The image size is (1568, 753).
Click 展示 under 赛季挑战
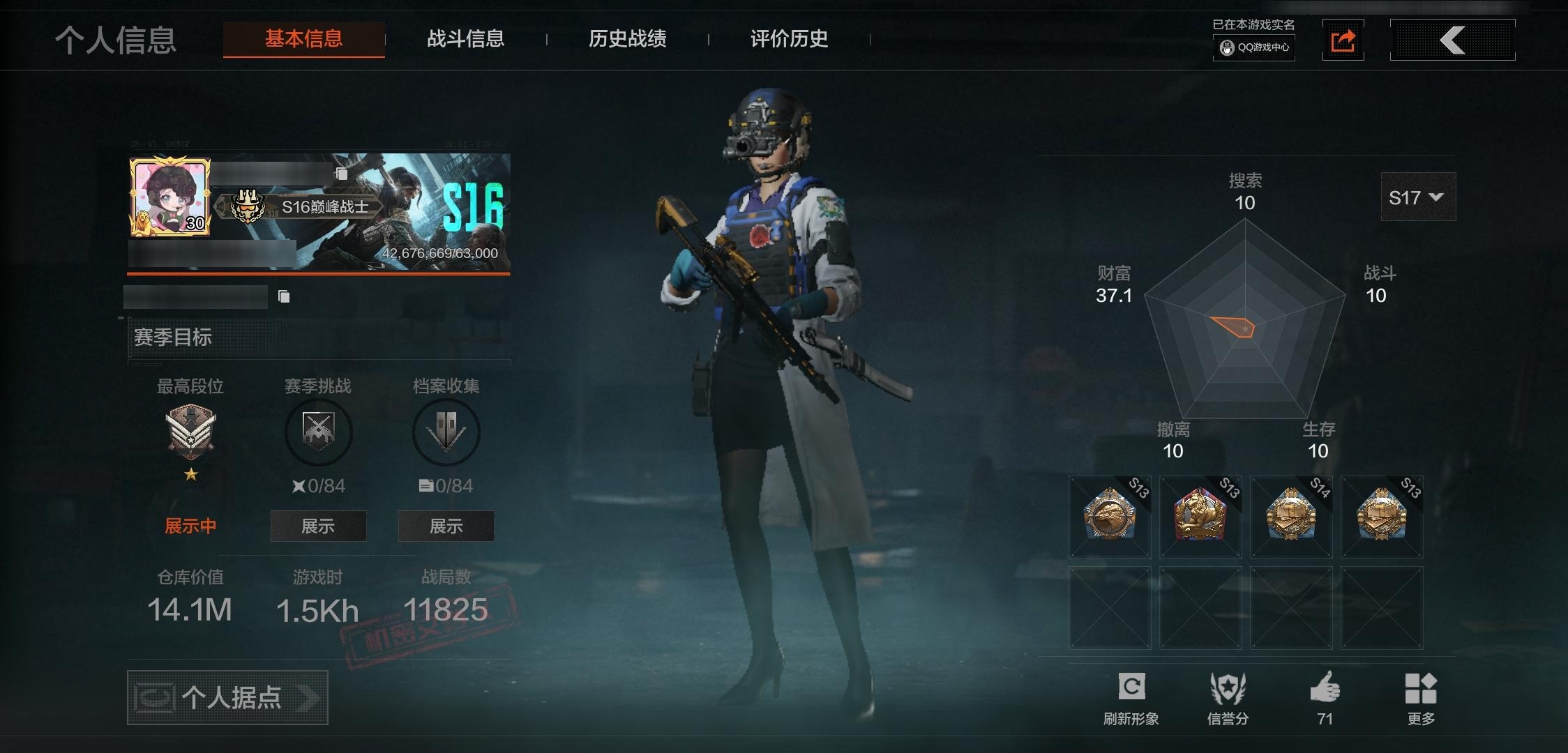click(x=318, y=526)
